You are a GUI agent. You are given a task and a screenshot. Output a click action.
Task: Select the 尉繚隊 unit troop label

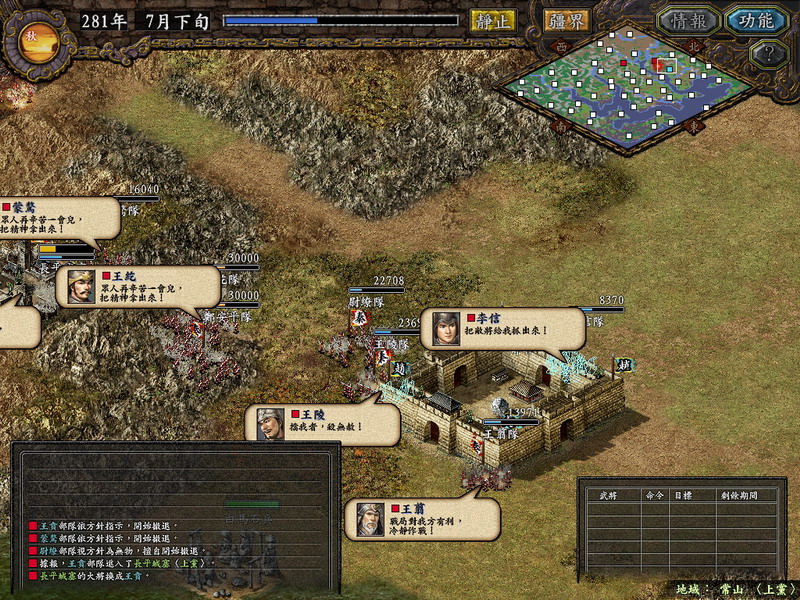coord(367,298)
